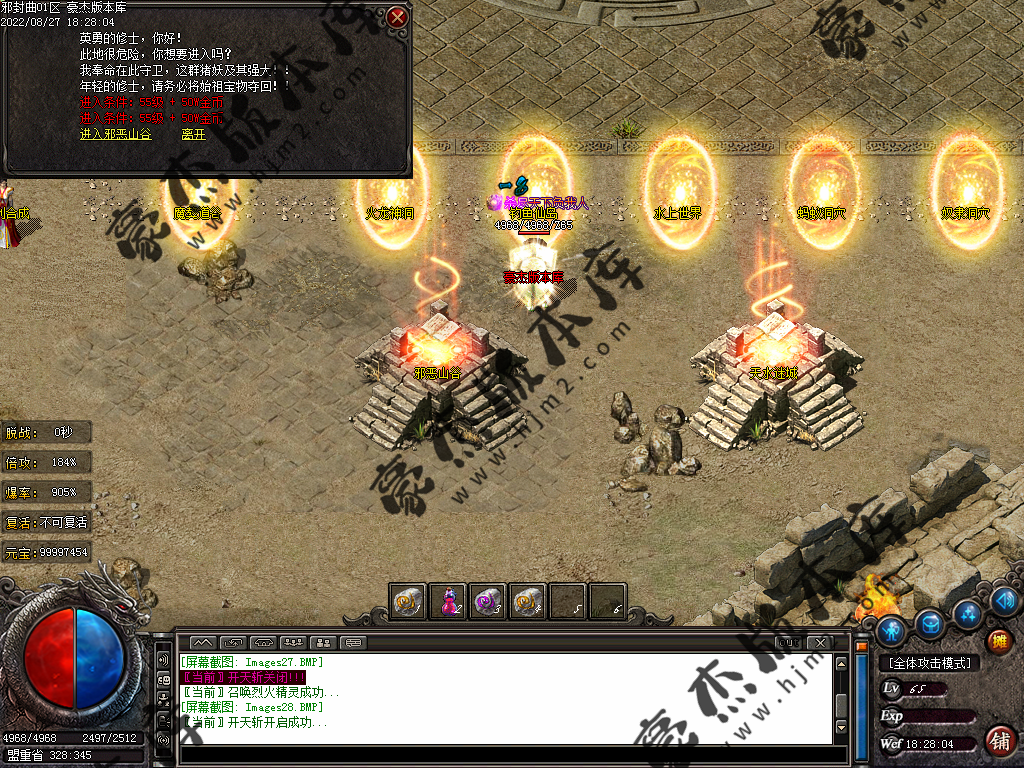Viewport: 1024px width, 768px height.
Task: Select the 离开 option to leave
Action: click(x=194, y=134)
